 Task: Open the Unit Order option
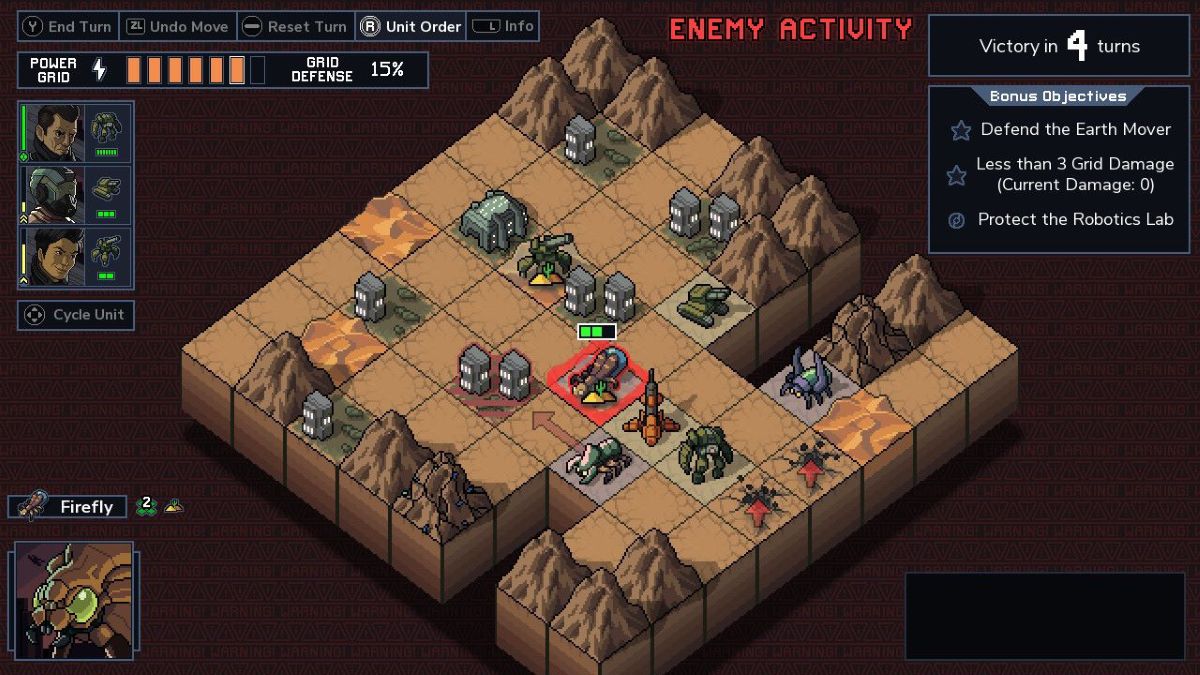(x=412, y=27)
